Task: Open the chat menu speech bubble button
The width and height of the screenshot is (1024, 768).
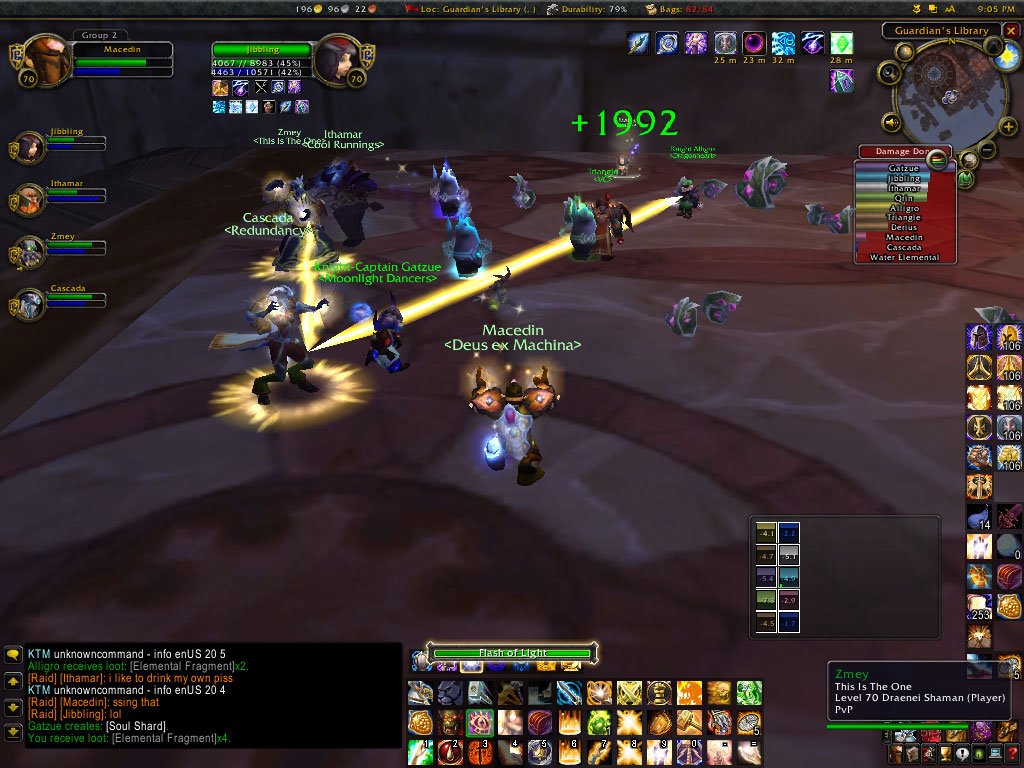Action: [x=14, y=656]
